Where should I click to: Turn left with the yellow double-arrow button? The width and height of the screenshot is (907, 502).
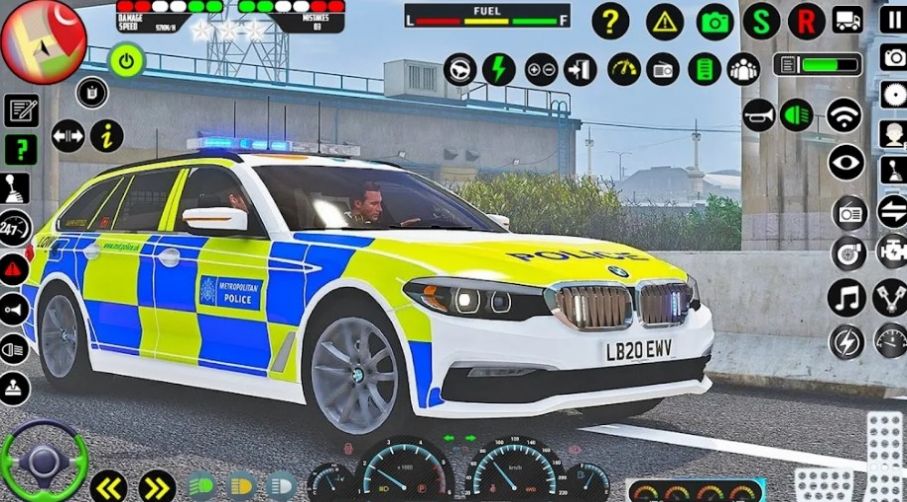point(108,487)
